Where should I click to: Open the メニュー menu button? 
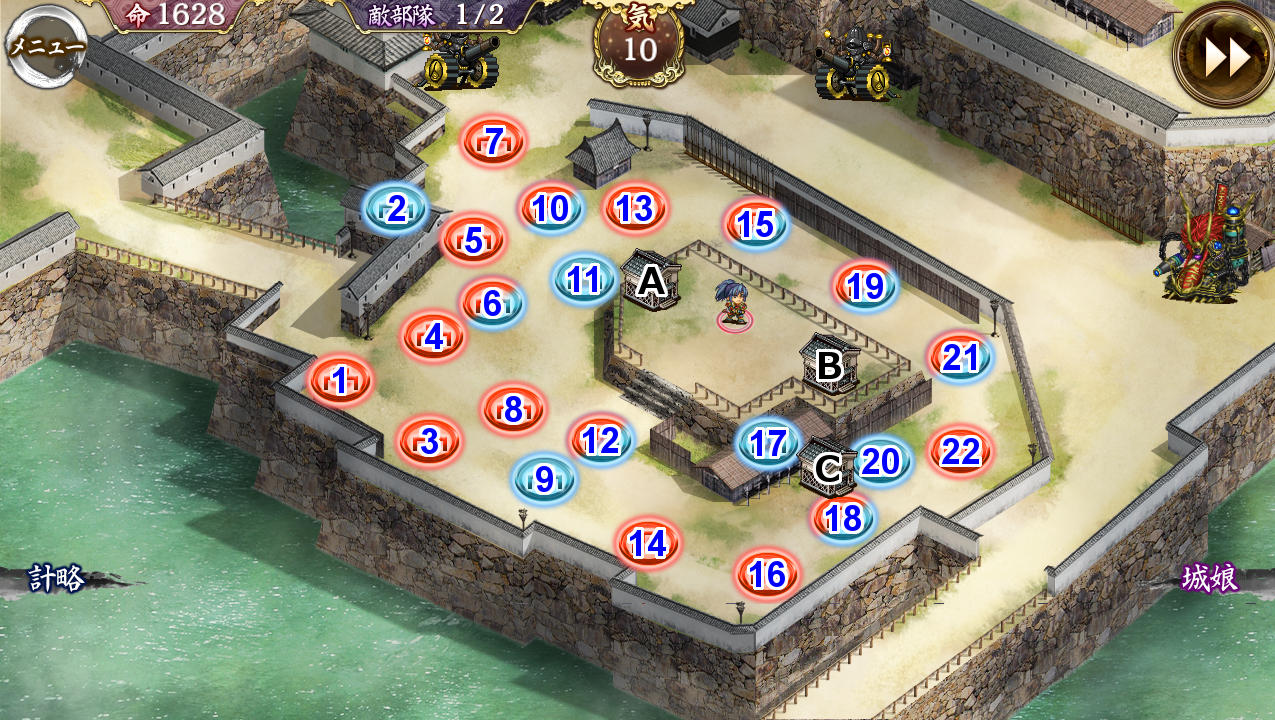[46, 45]
